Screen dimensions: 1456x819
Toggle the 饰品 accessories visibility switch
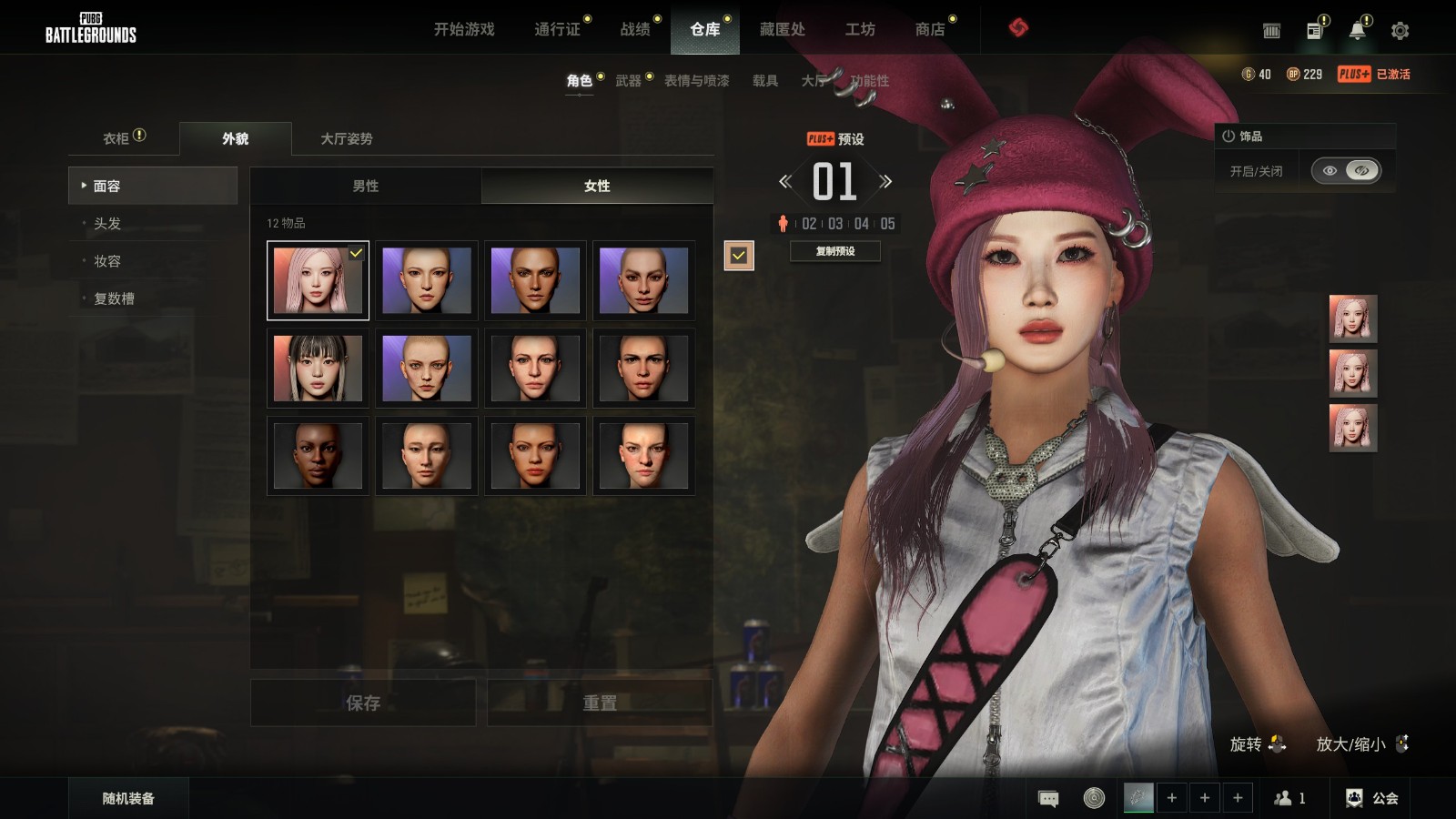click(1346, 170)
